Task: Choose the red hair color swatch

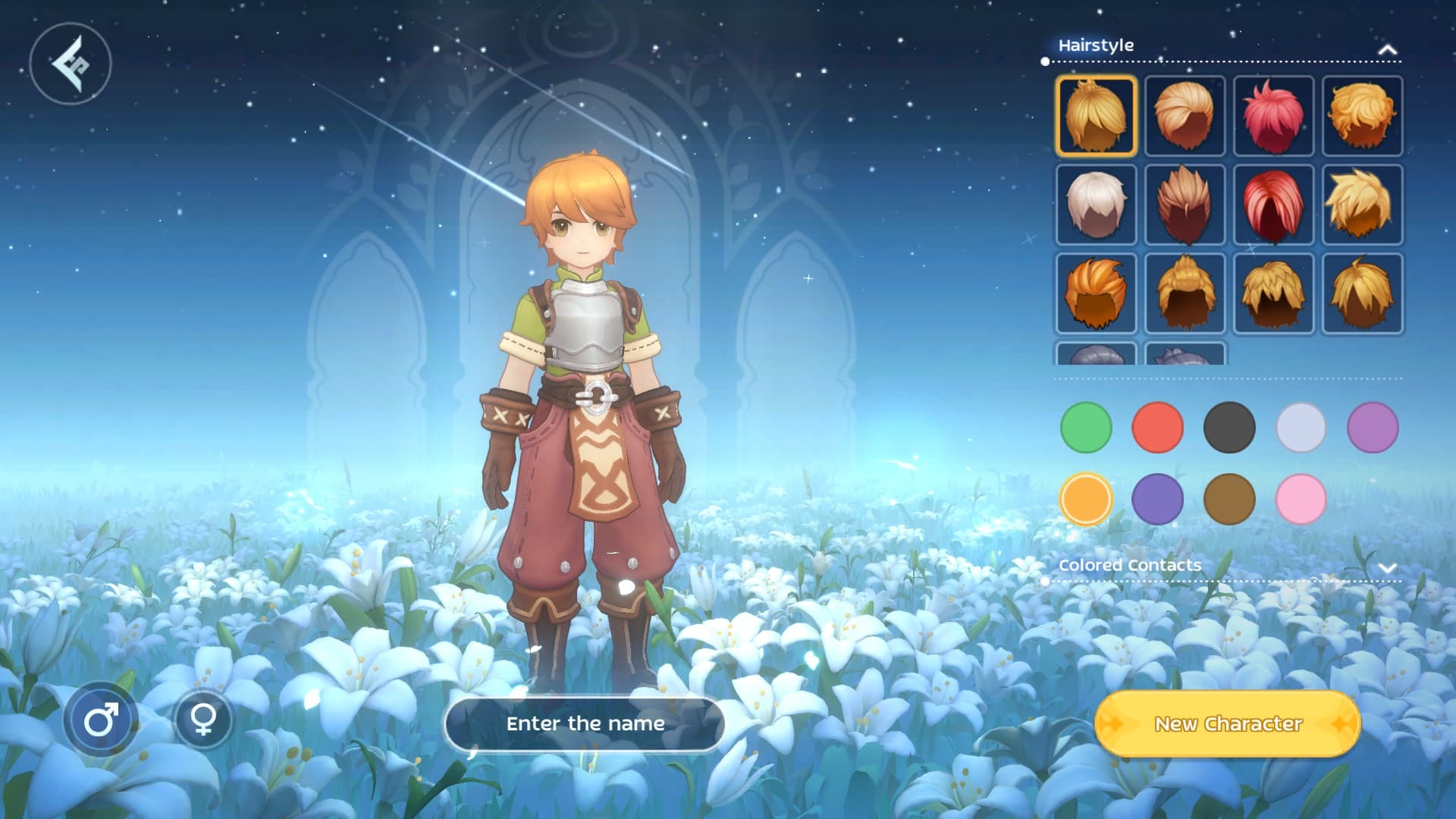Action: pyautogui.click(x=1157, y=428)
